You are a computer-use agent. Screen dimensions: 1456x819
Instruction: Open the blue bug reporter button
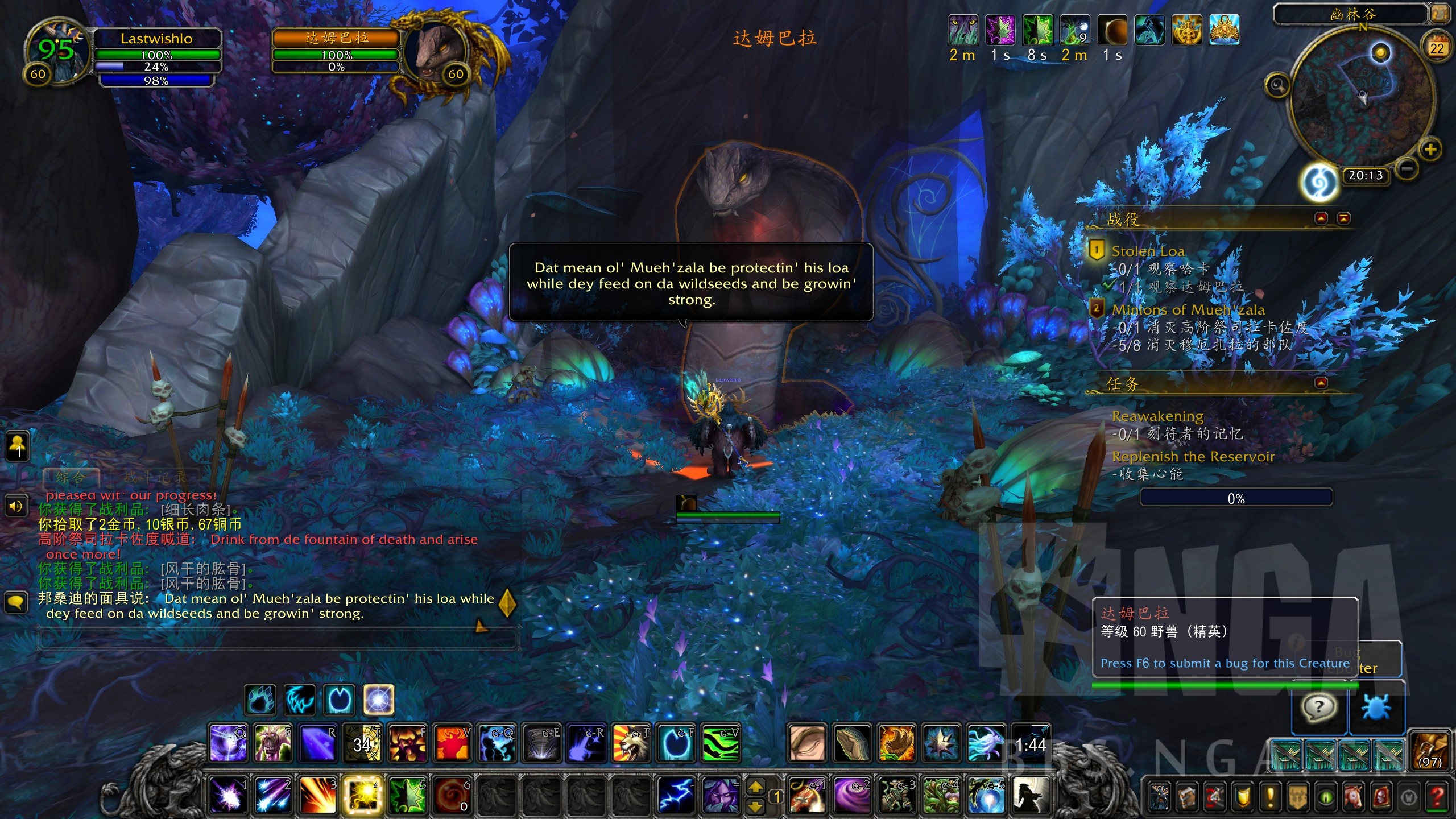pyautogui.click(x=1376, y=708)
